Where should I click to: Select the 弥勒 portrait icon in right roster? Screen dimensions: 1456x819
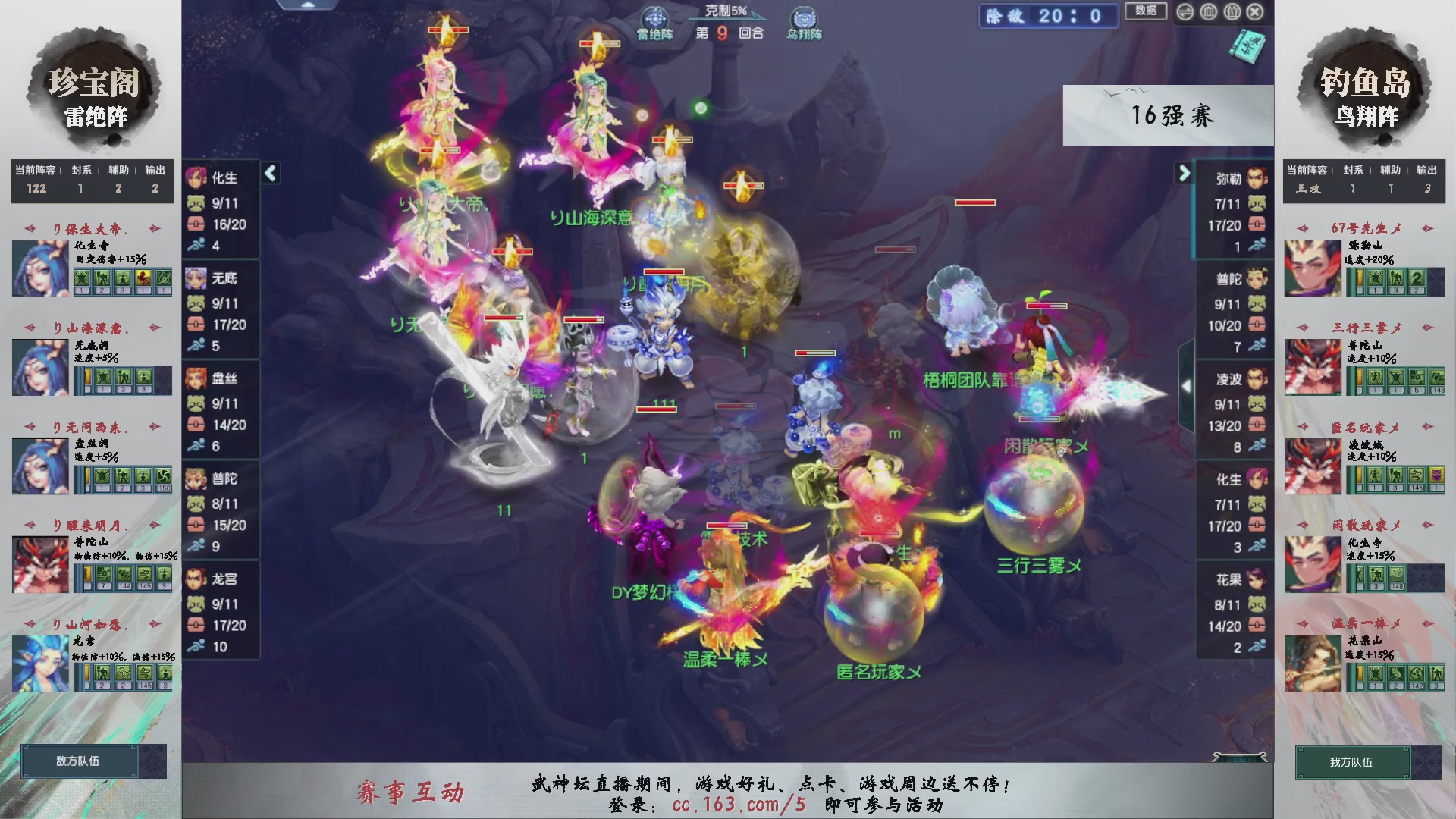(1256, 179)
